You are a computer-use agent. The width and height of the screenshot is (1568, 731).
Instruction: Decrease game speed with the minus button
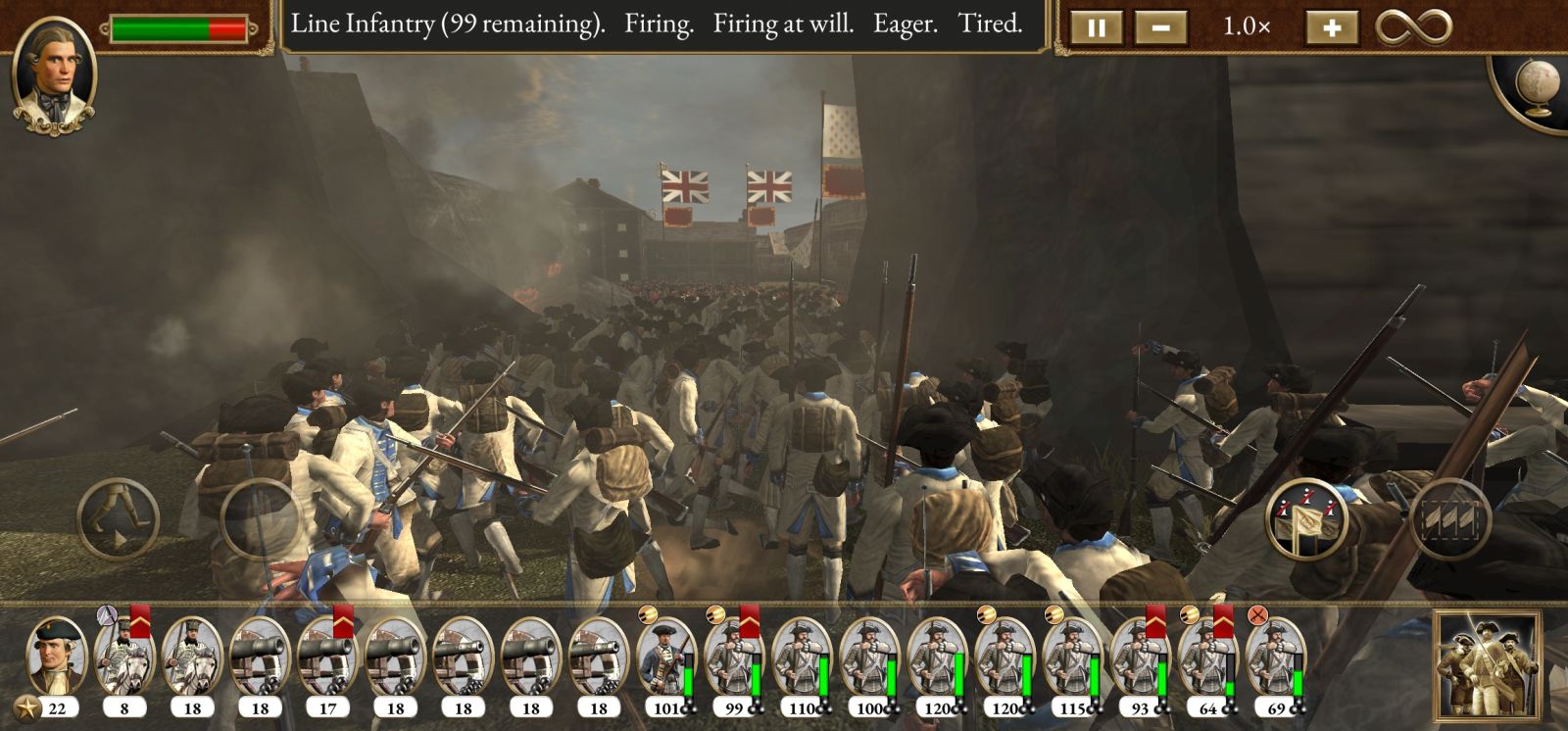[1159, 26]
